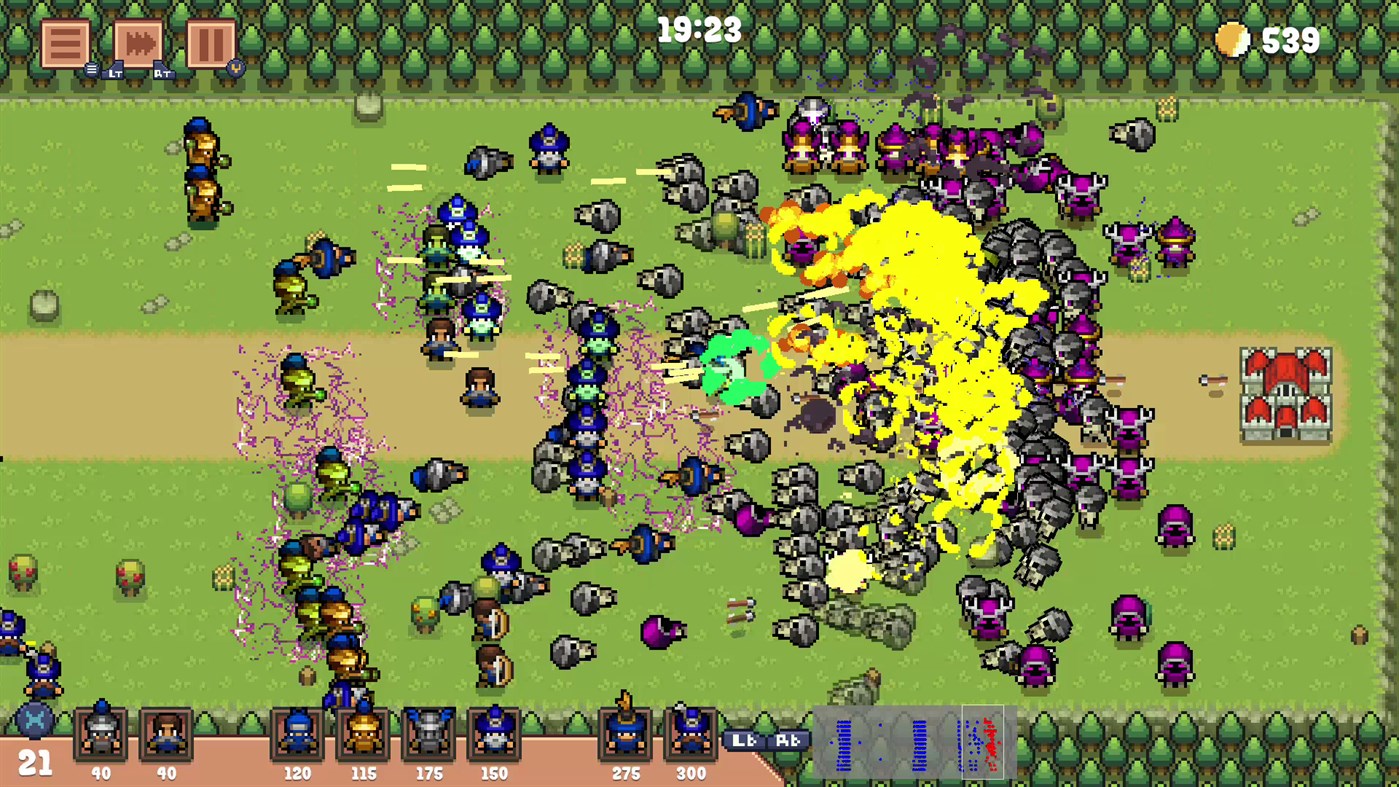Viewport: 1399px width, 787px height.
Task: Pause the game with the pause icon
Action: pyautogui.click(x=210, y=42)
